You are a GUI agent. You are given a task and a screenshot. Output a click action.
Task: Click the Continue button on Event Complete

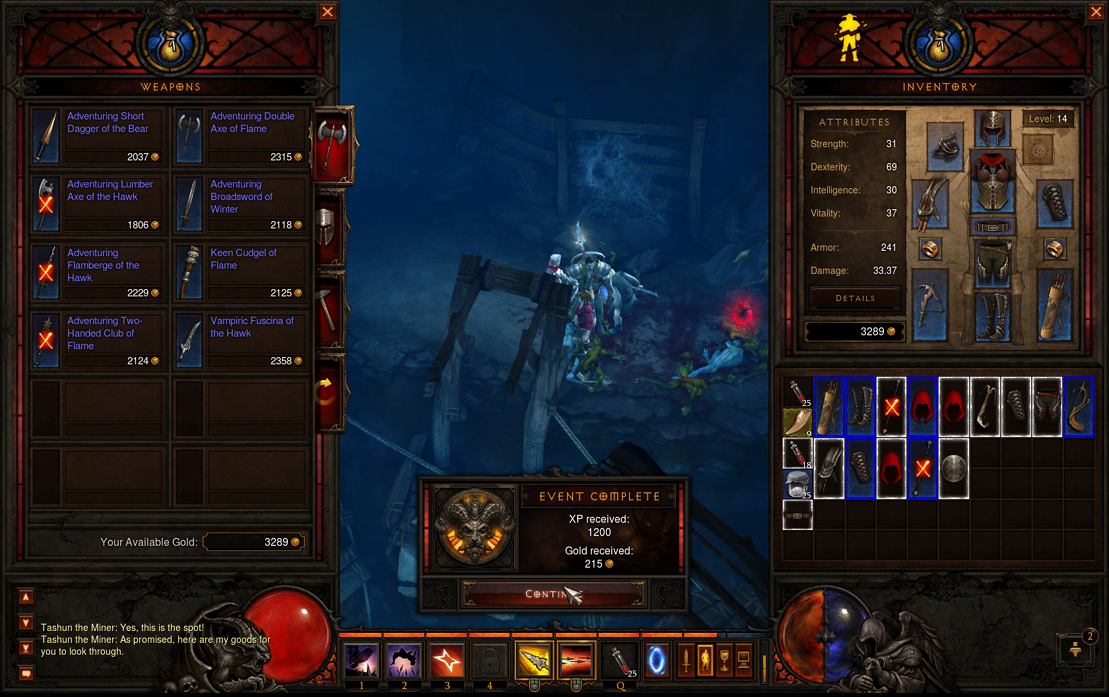[552, 594]
